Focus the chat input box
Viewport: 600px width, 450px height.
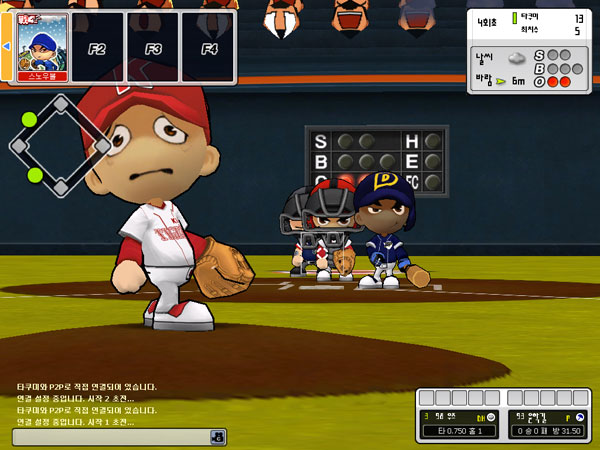[110, 437]
